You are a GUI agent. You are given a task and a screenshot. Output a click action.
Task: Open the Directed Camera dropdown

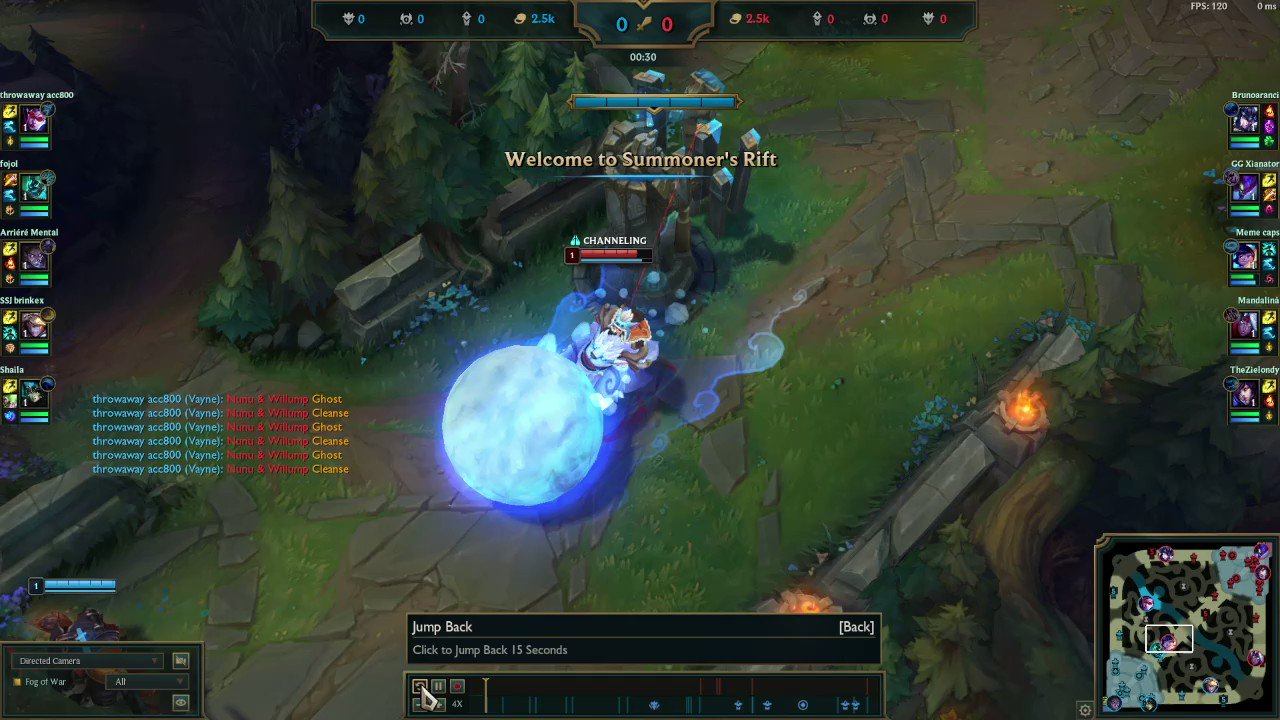87,660
